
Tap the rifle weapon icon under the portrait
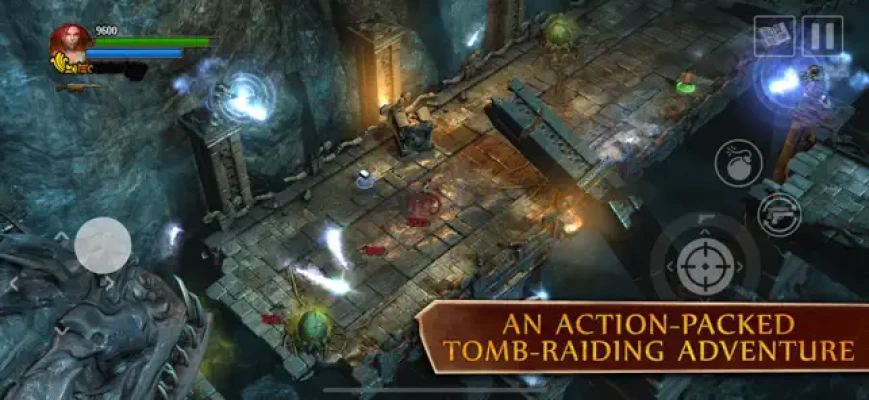click(82, 88)
